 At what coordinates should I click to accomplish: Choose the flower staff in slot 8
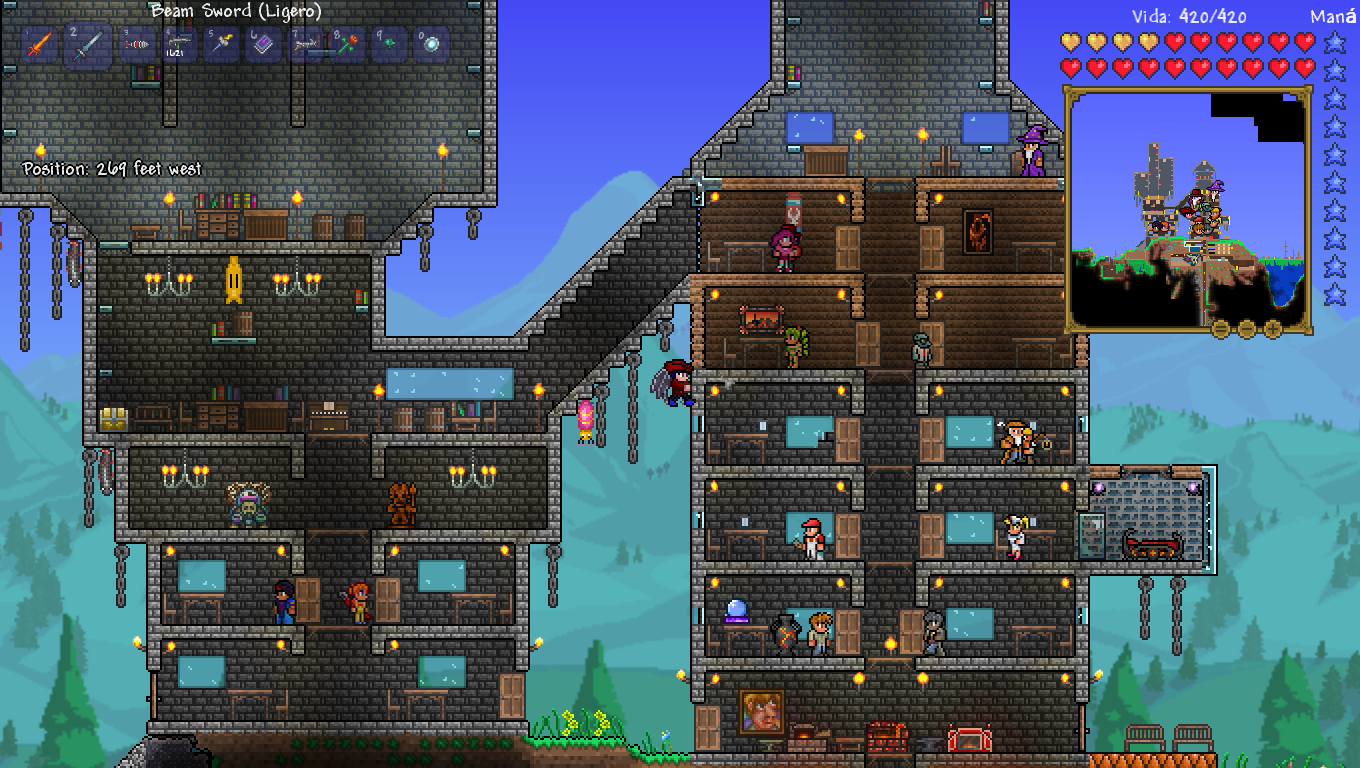pos(348,45)
